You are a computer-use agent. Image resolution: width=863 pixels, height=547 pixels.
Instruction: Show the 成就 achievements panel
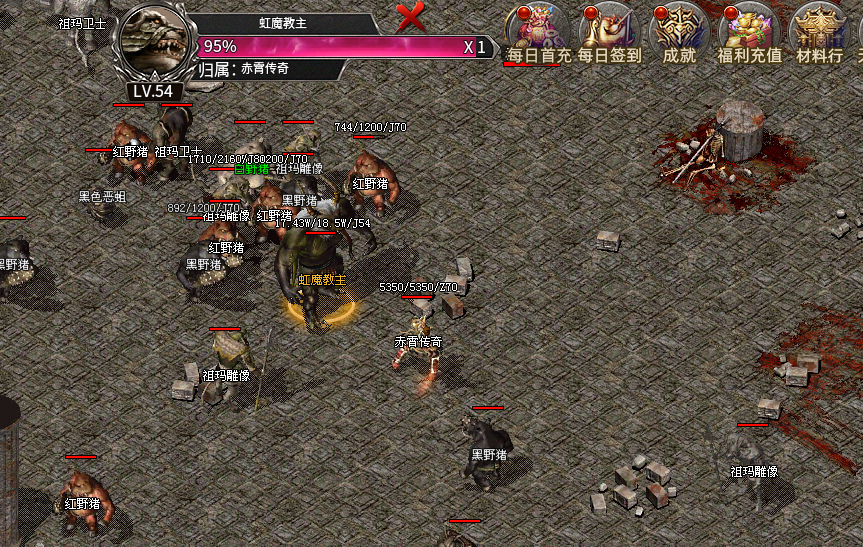(679, 32)
